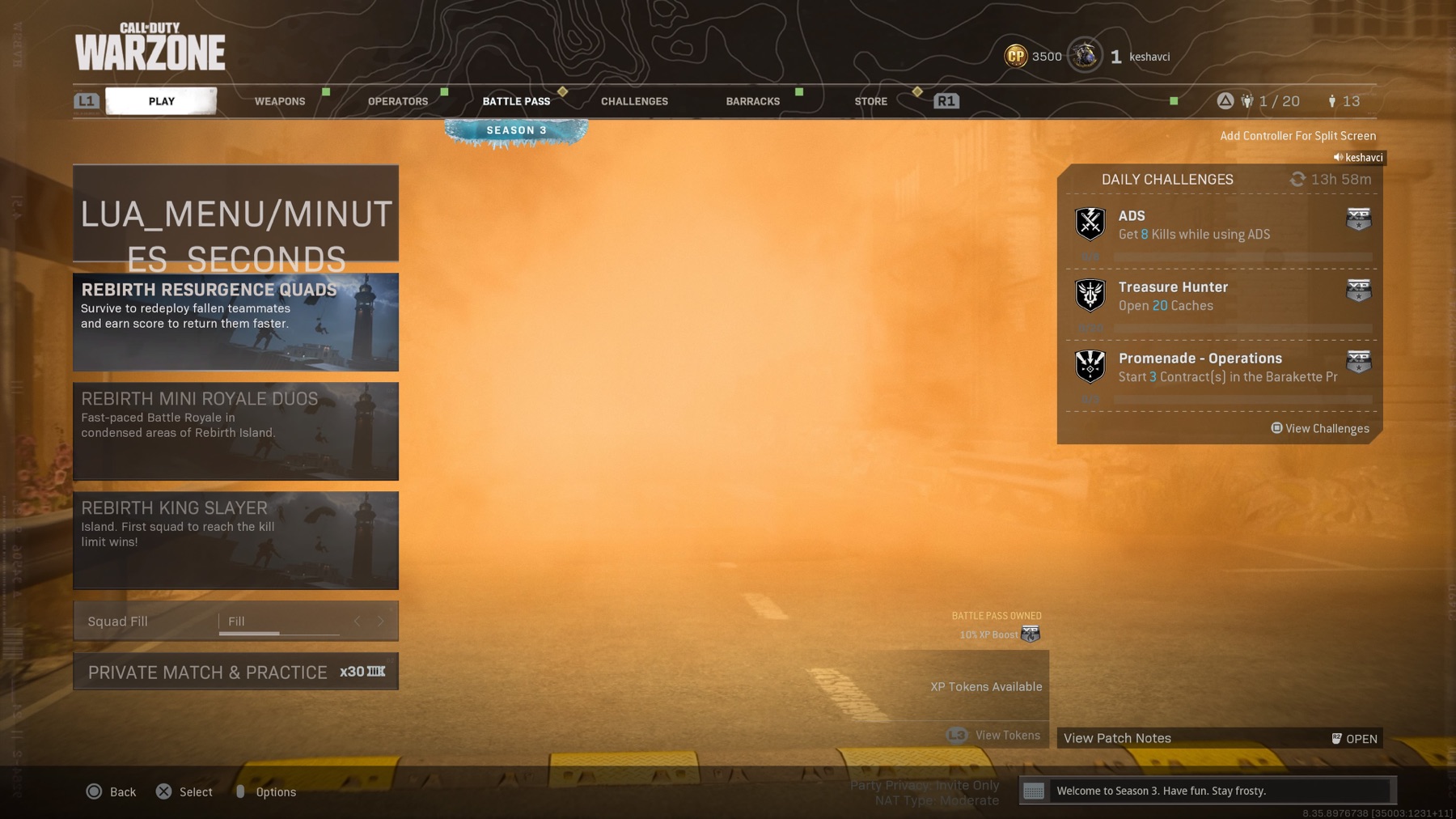1456x819 pixels.
Task: Switch to the Battle Pass tab
Action: pos(516,100)
